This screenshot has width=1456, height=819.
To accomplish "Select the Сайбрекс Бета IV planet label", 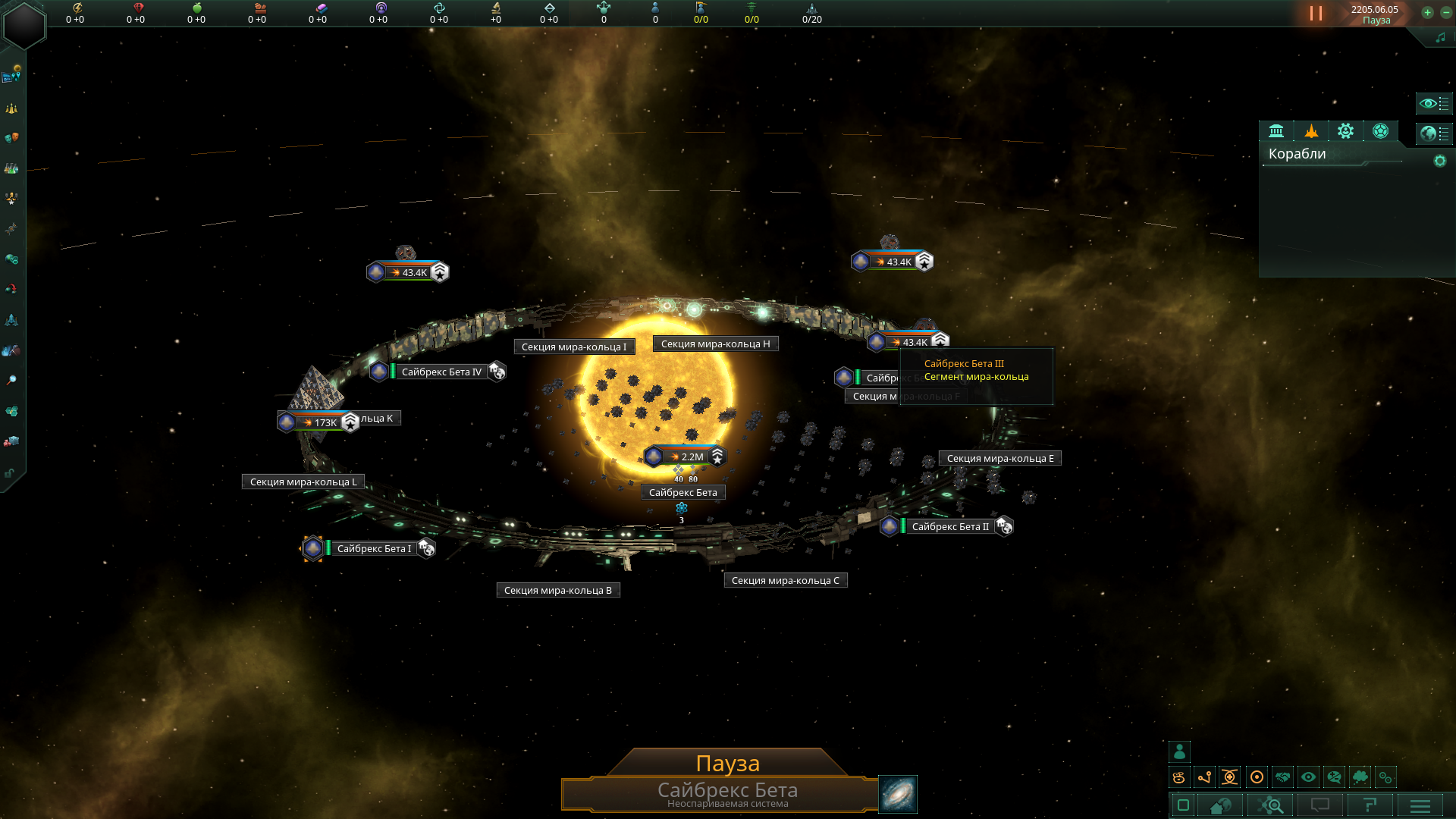I will tap(441, 372).
